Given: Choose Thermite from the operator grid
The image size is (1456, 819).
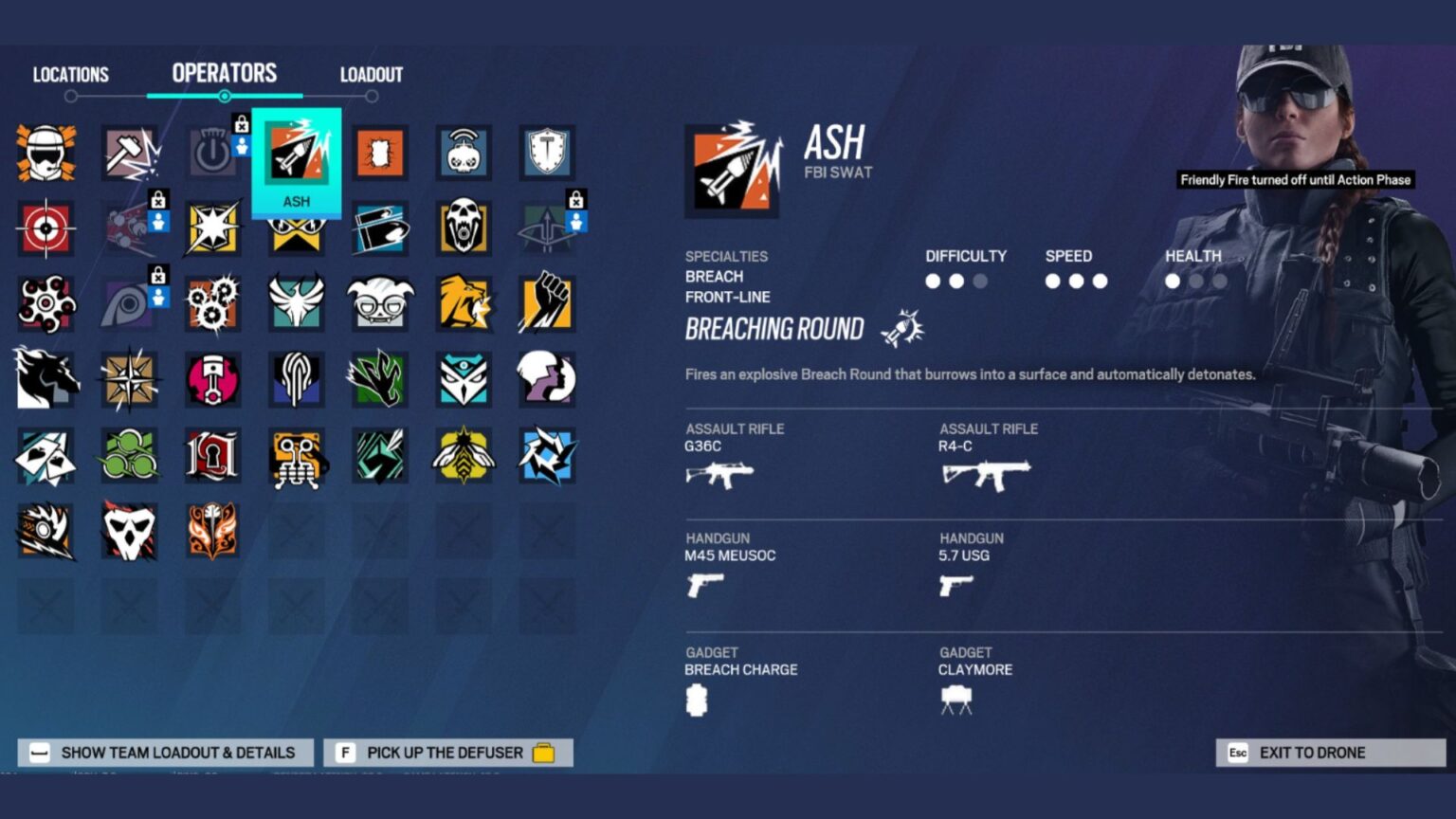Looking at the screenshot, I should (x=380, y=153).
